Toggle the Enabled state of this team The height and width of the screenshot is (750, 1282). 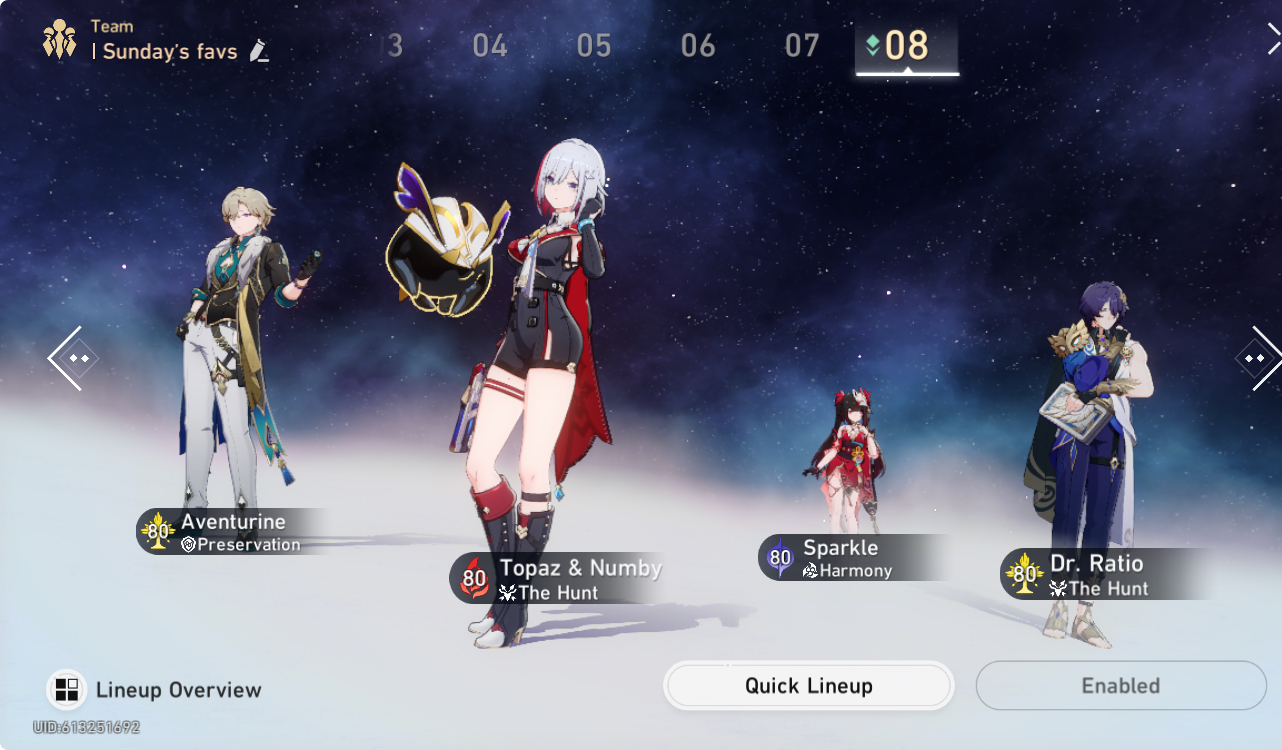tap(1120, 686)
